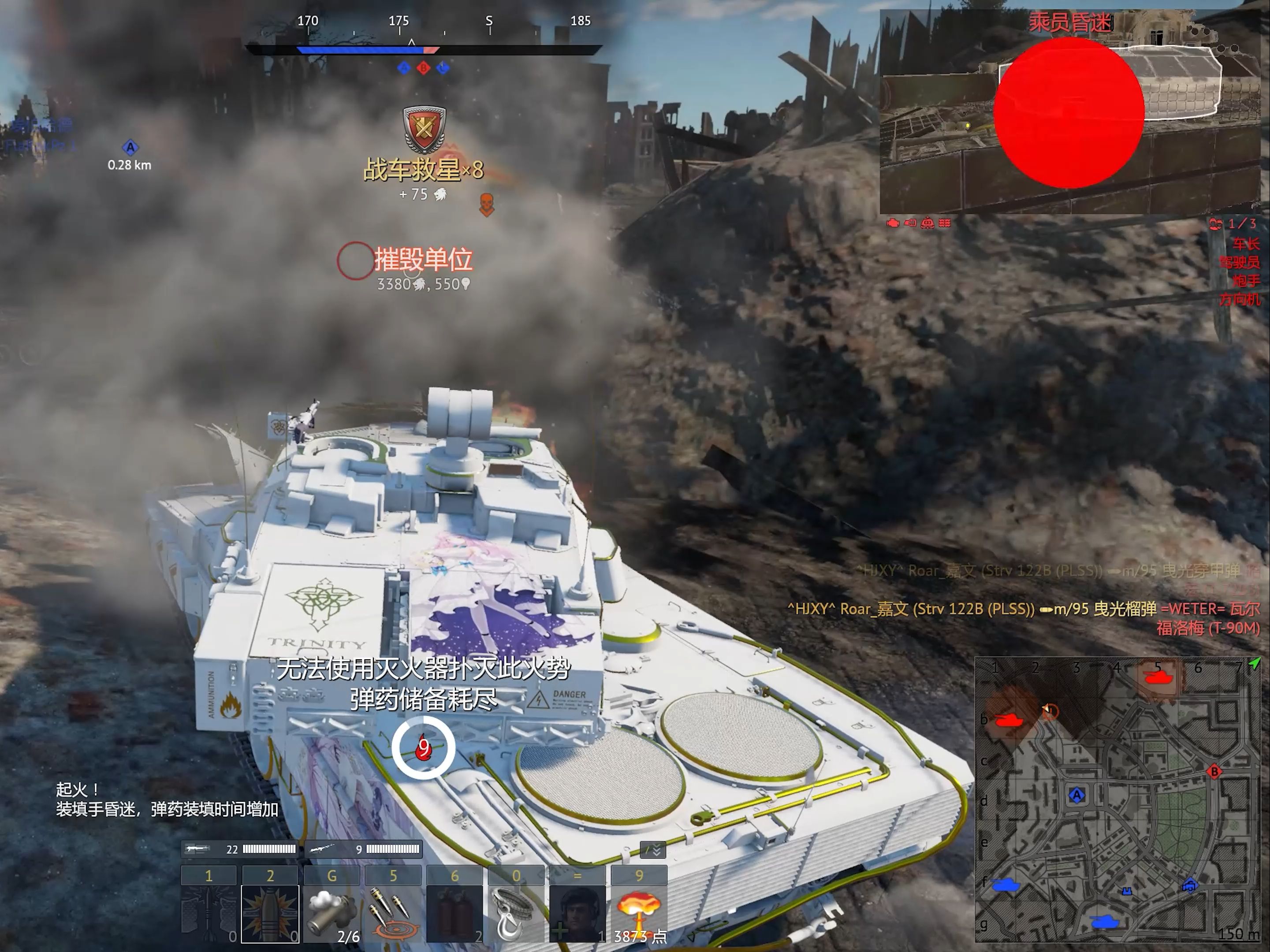1270x952 pixels.
Task: Click the red enemy tank in minimap row b
Action: point(1008,719)
